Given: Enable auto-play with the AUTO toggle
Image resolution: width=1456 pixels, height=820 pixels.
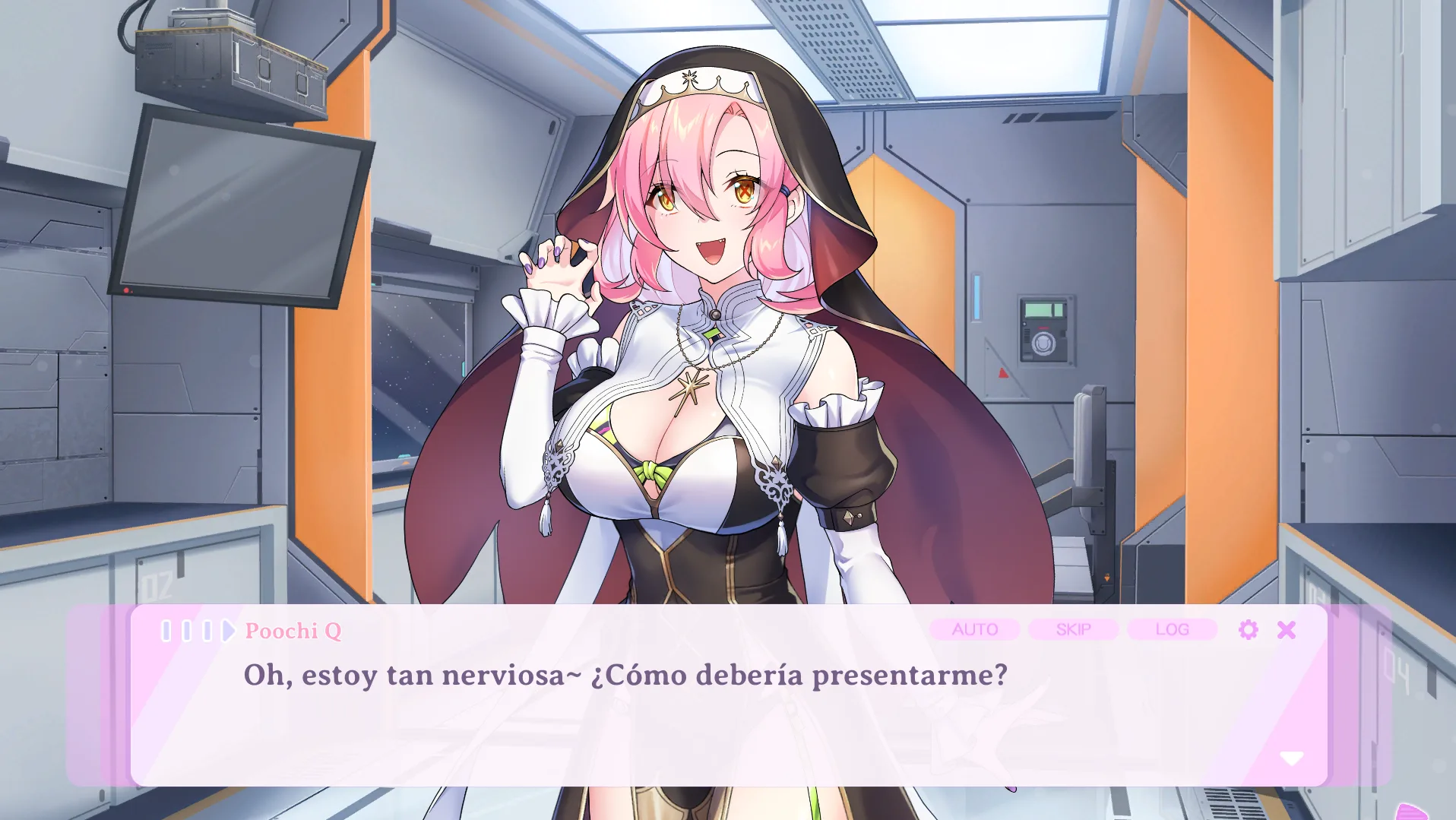Looking at the screenshot, I should 976,629.
